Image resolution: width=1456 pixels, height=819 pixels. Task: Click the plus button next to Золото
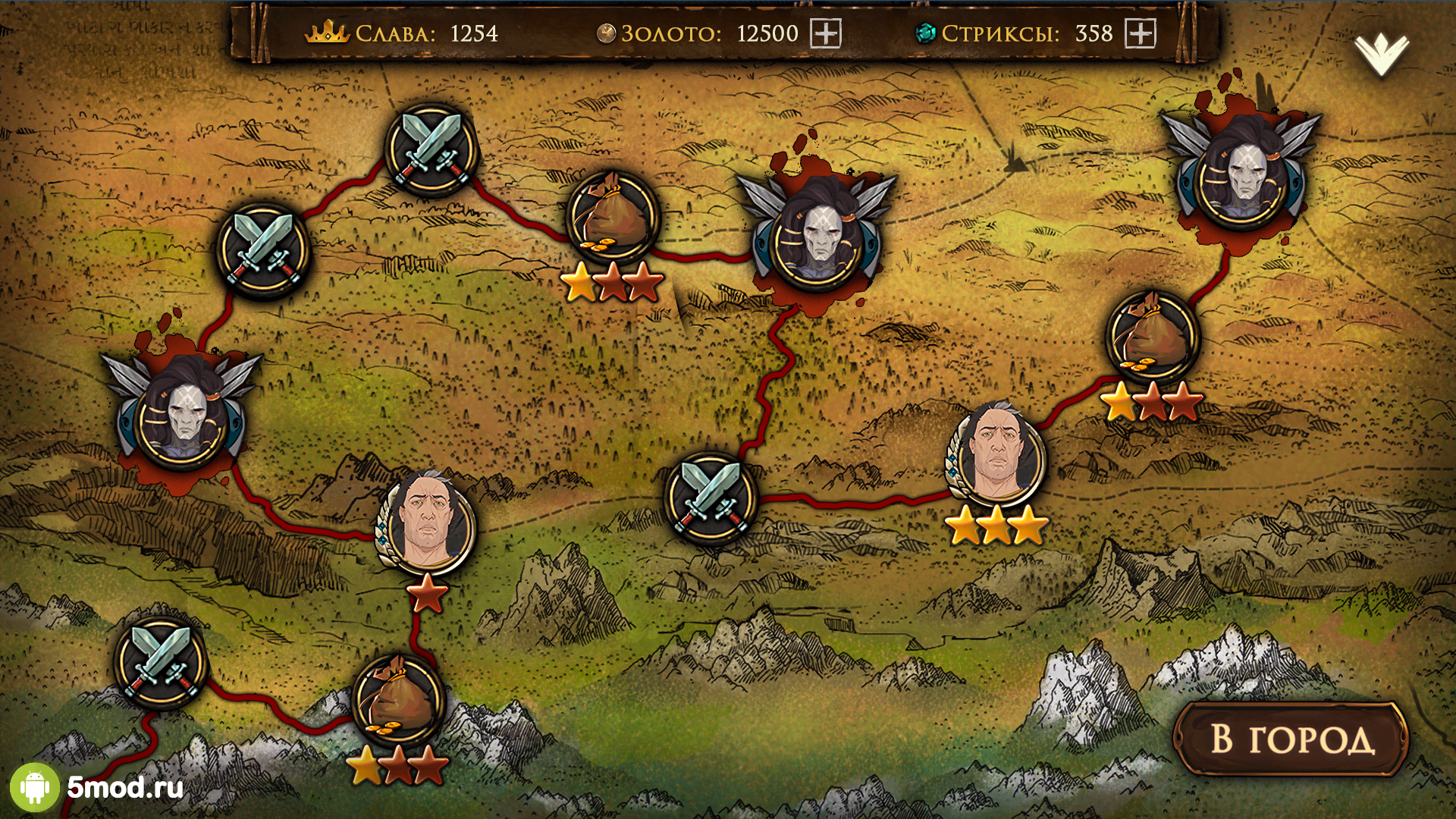coord(825,33)
